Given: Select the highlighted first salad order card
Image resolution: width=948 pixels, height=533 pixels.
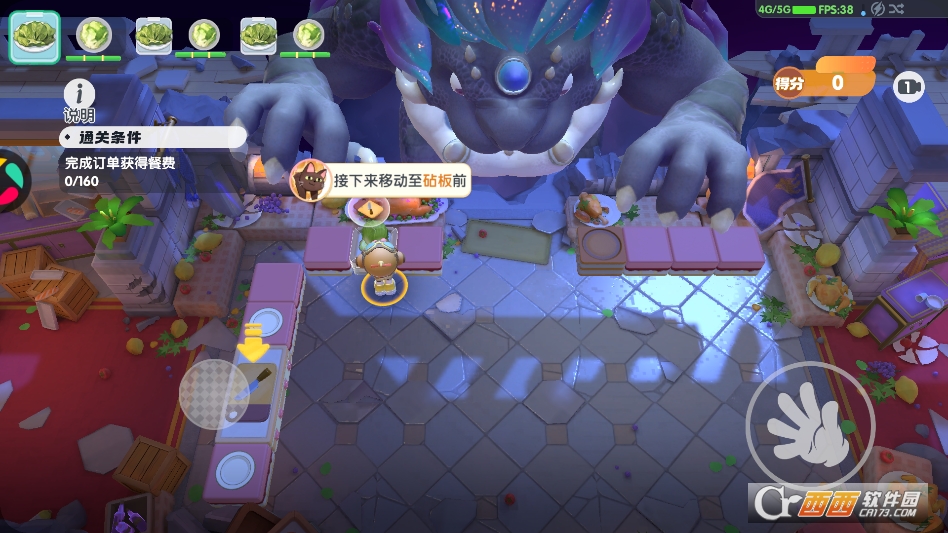Looking at the screenshot, I should (x=35, y=35).
